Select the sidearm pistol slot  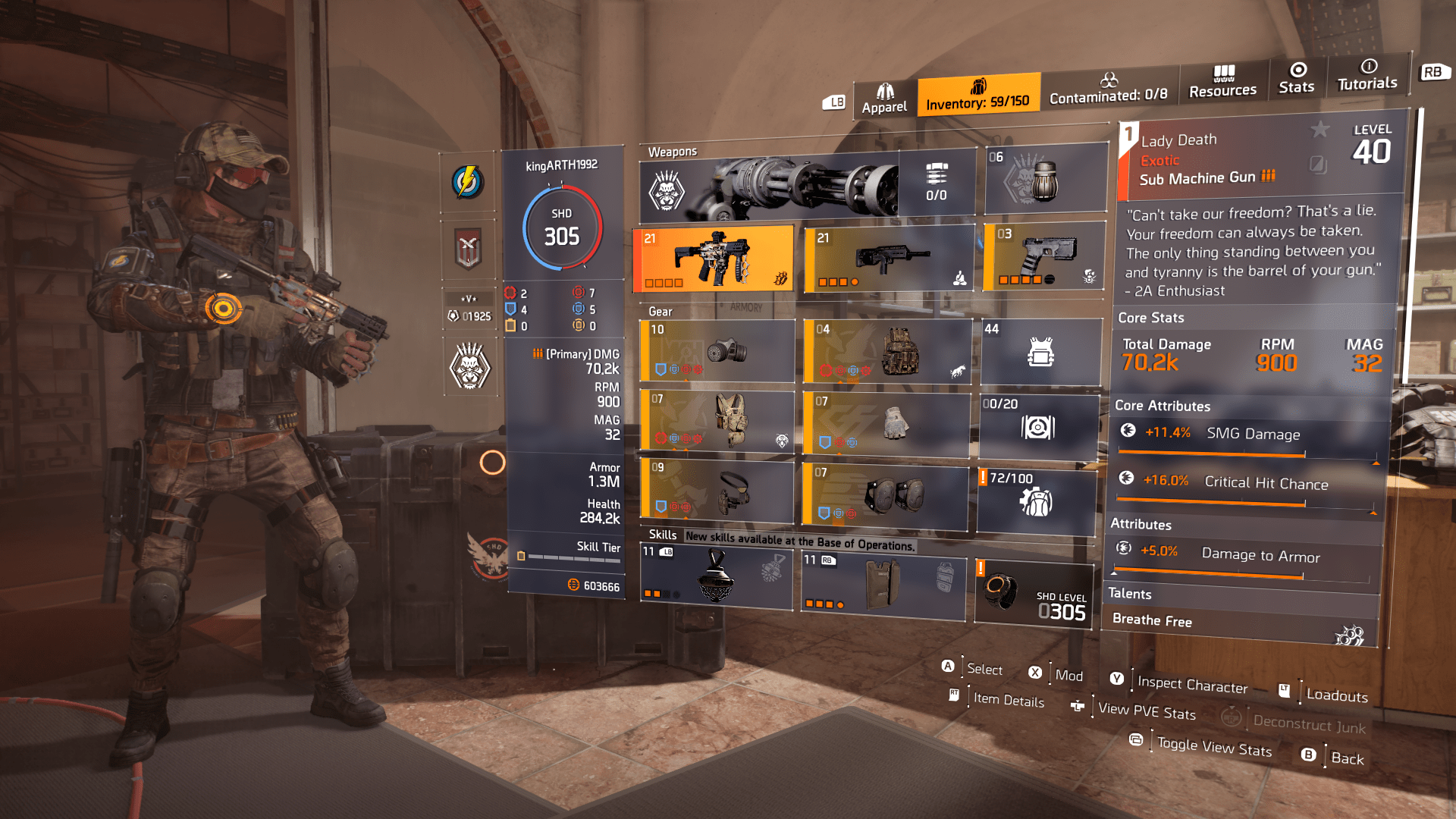coord(1044,256)
